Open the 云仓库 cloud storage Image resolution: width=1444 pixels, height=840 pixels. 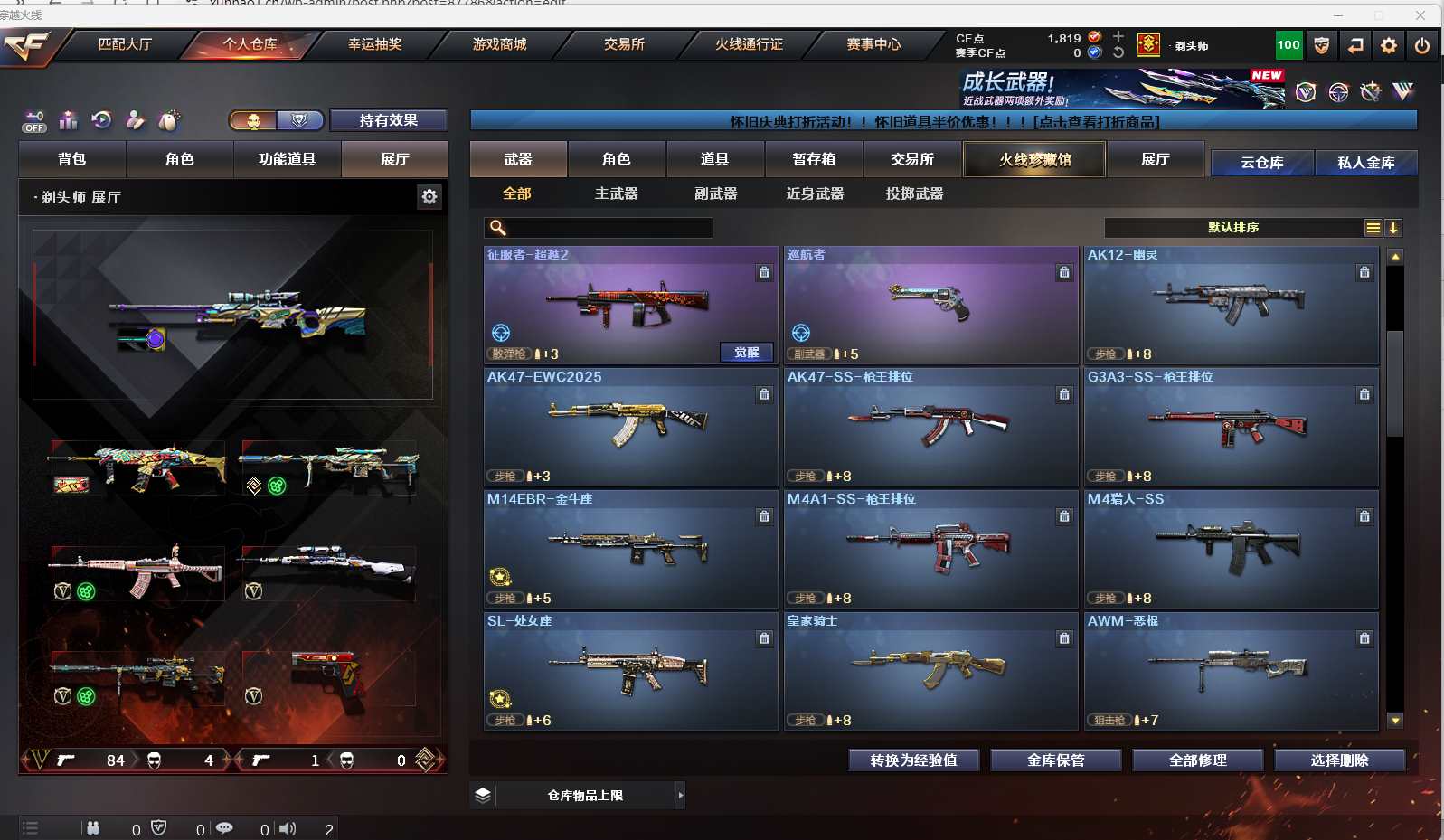pyautogui.click(x=1261, y=163)
